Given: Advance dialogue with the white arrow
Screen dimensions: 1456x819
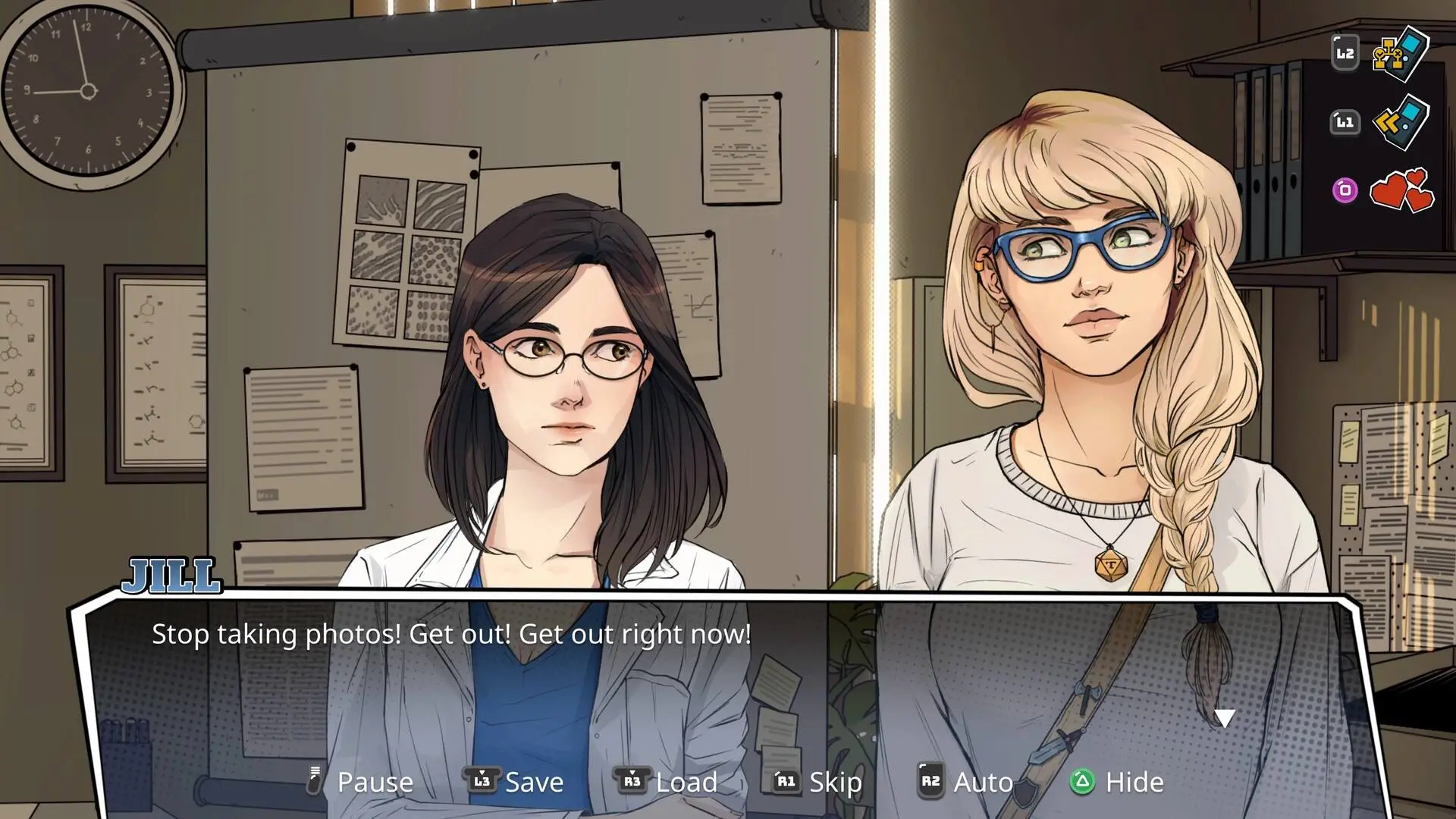Looking at the screenshot, I should point(1224,718).
